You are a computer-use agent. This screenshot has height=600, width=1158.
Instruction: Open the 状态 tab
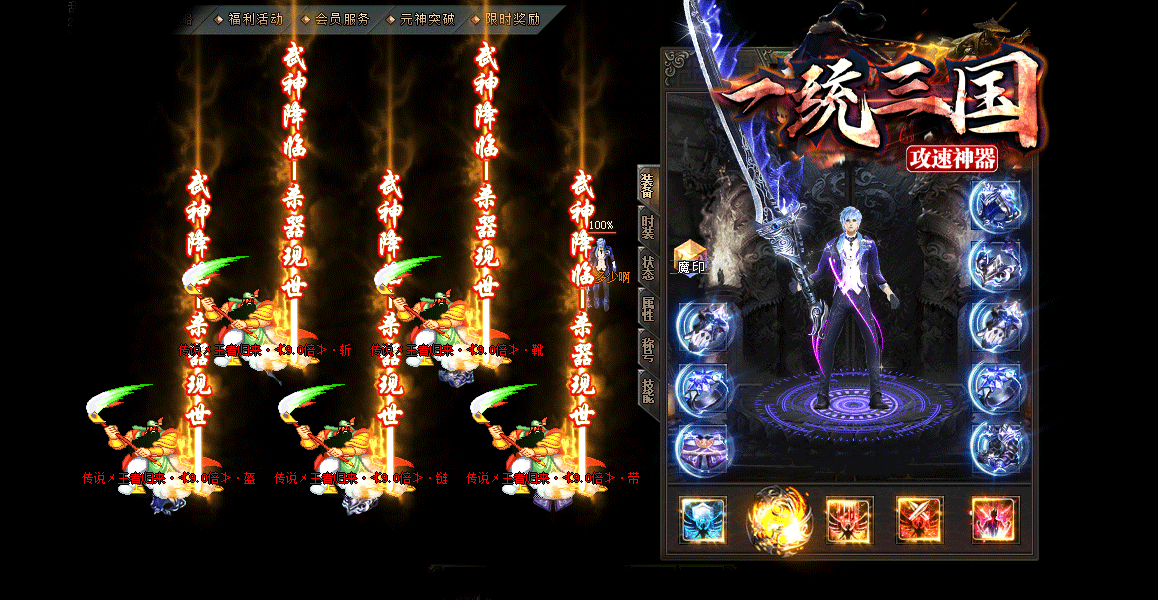click(648, 268)
